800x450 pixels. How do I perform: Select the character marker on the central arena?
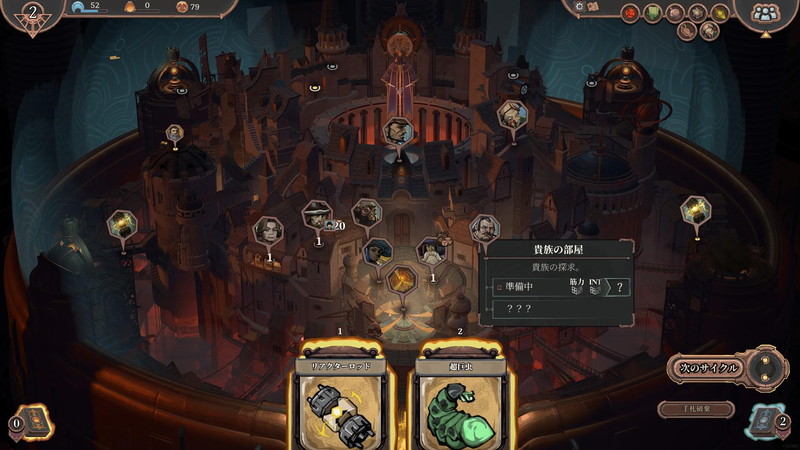click(x=399, y=131)
